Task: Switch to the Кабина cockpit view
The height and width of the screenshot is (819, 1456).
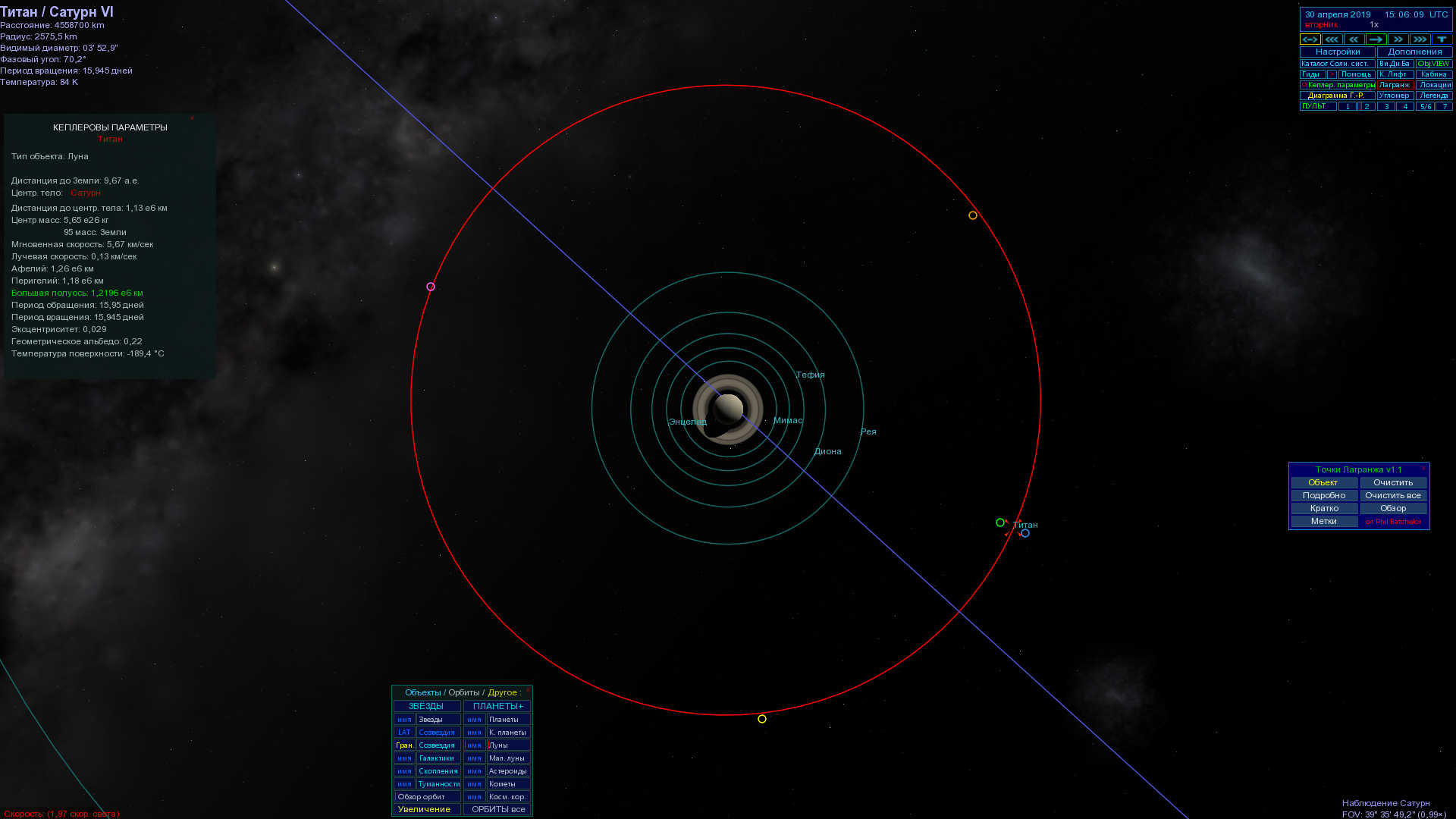Action: (x=1433, y=74)
